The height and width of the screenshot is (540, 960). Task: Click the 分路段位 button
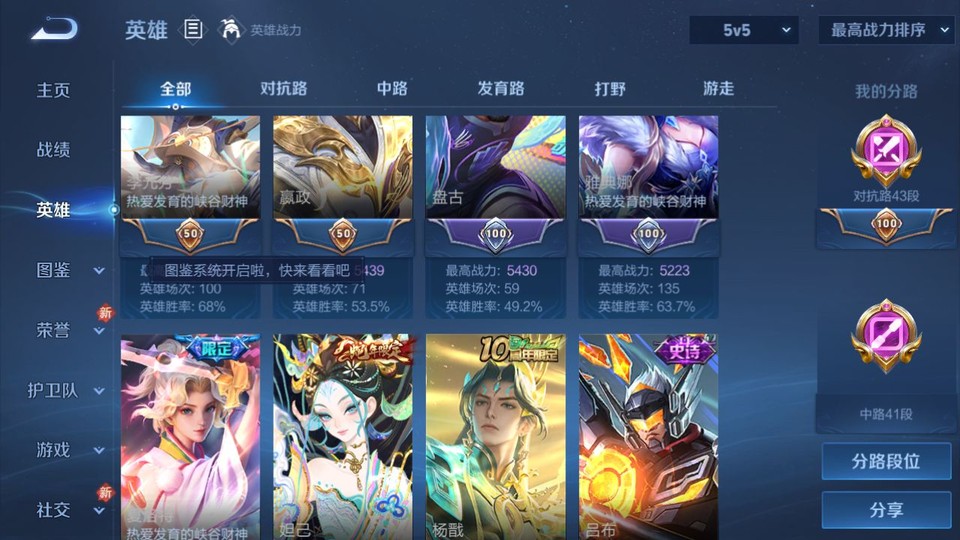point(886,462)
